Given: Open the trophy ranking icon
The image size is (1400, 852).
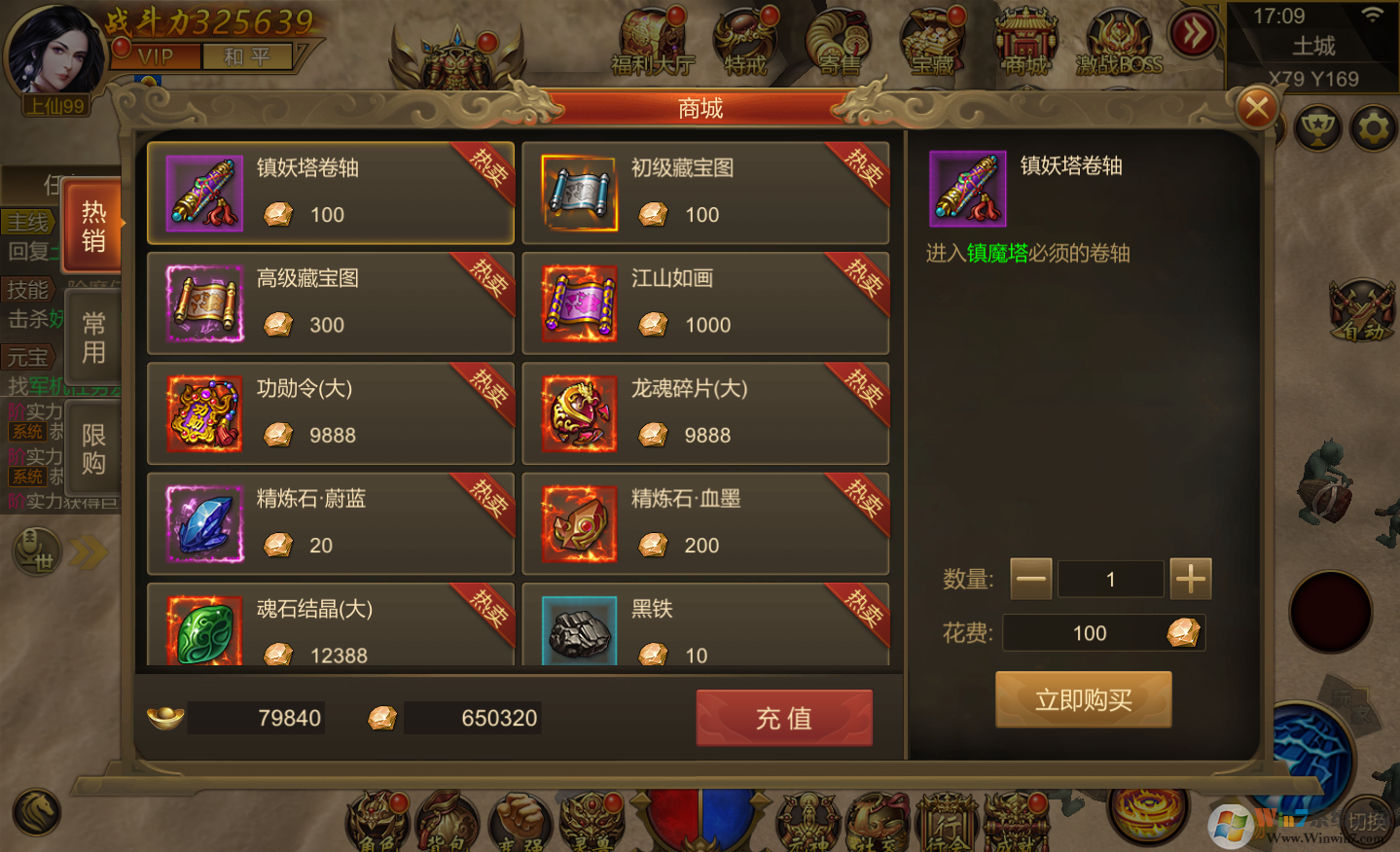Looking at the screenshot, I should [1317, 127].
